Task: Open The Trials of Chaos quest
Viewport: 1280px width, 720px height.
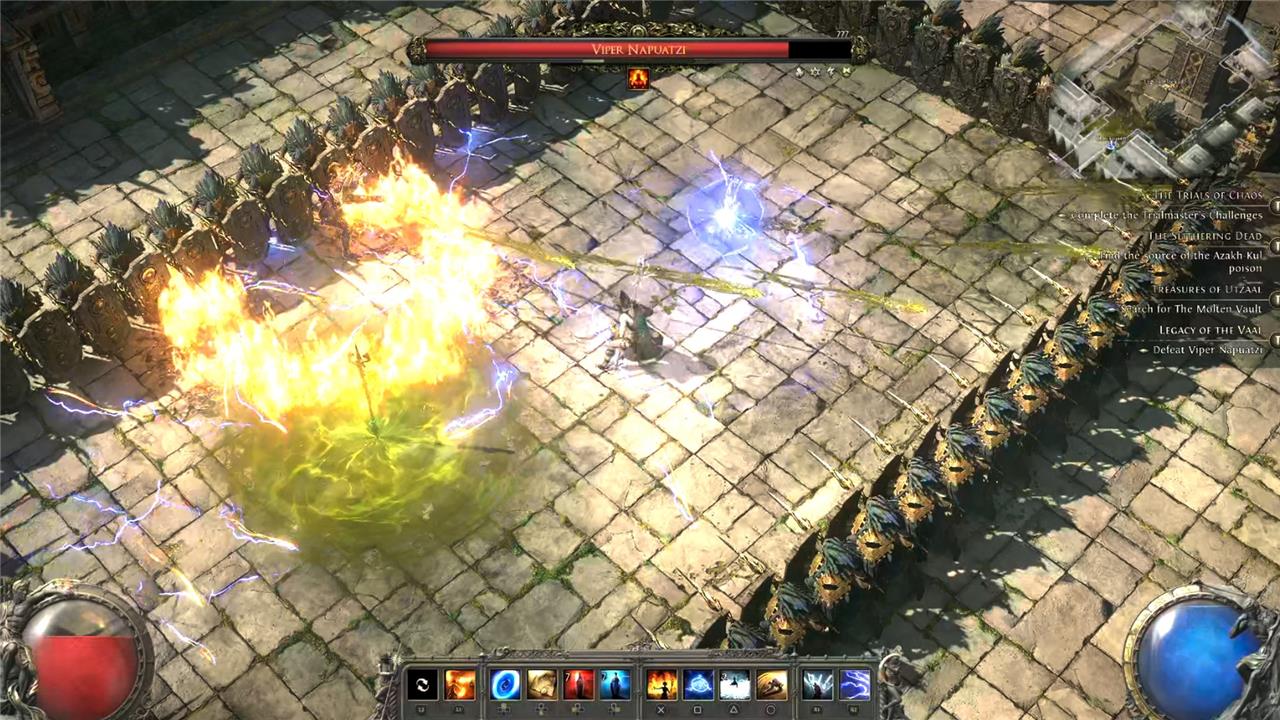Action: click(1207, 196)
